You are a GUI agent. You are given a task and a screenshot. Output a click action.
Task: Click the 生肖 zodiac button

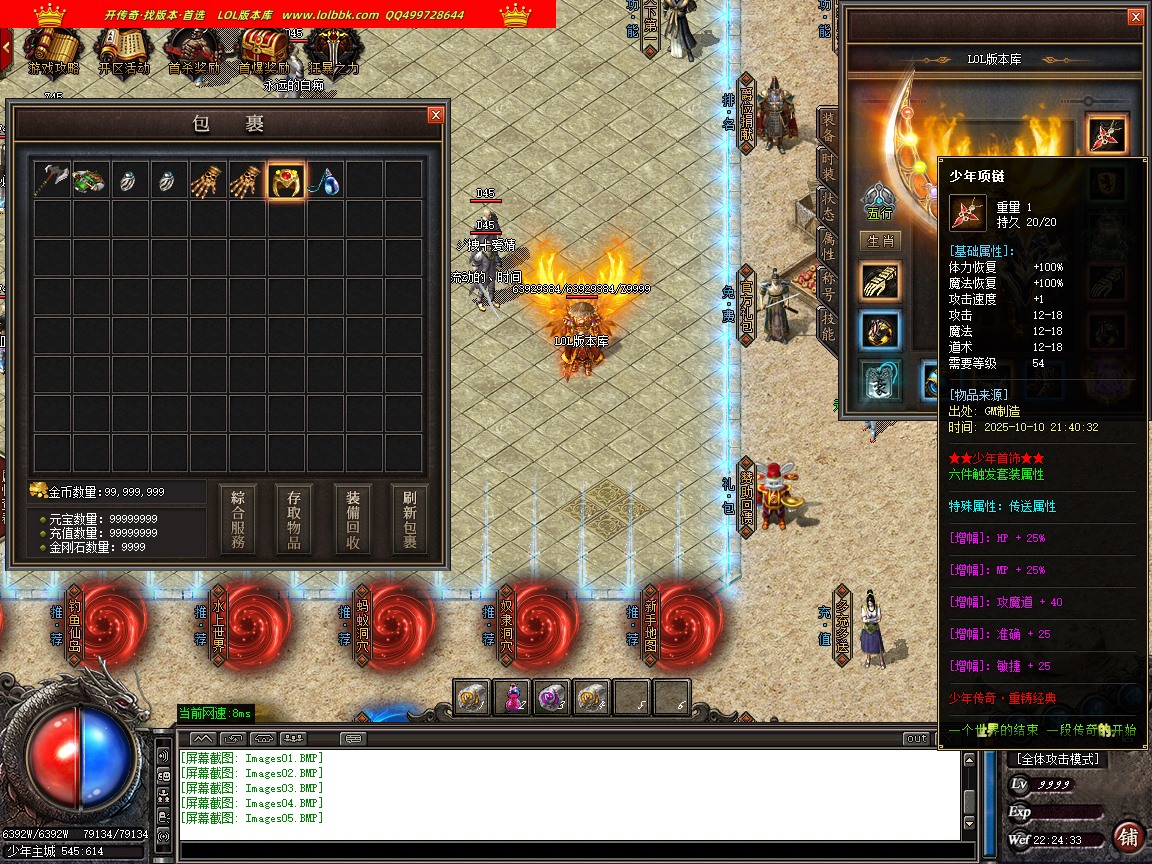(880, 241)
